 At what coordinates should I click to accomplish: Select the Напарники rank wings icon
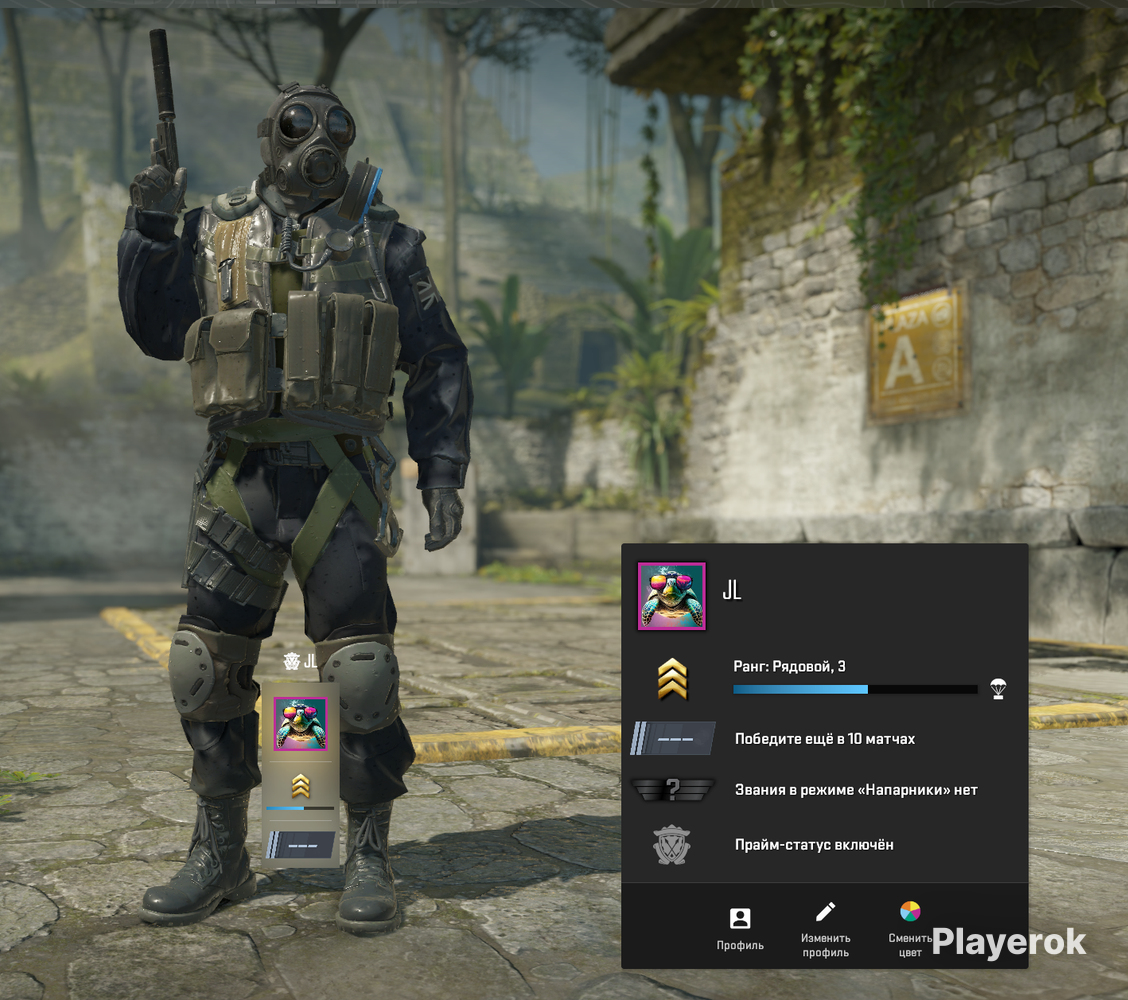coord(672,790)
